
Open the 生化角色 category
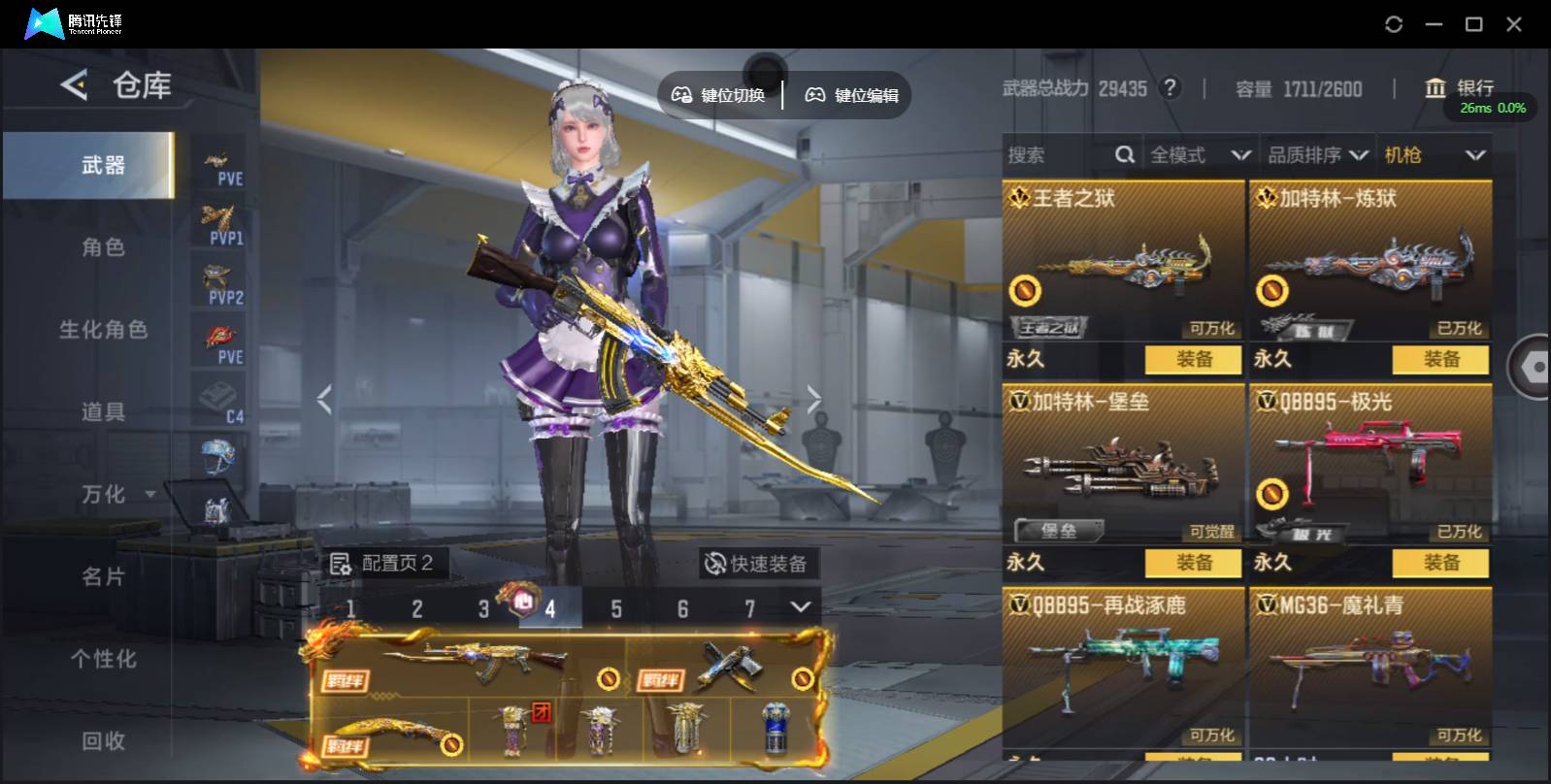pyautogui.click(x=103, y=330)
